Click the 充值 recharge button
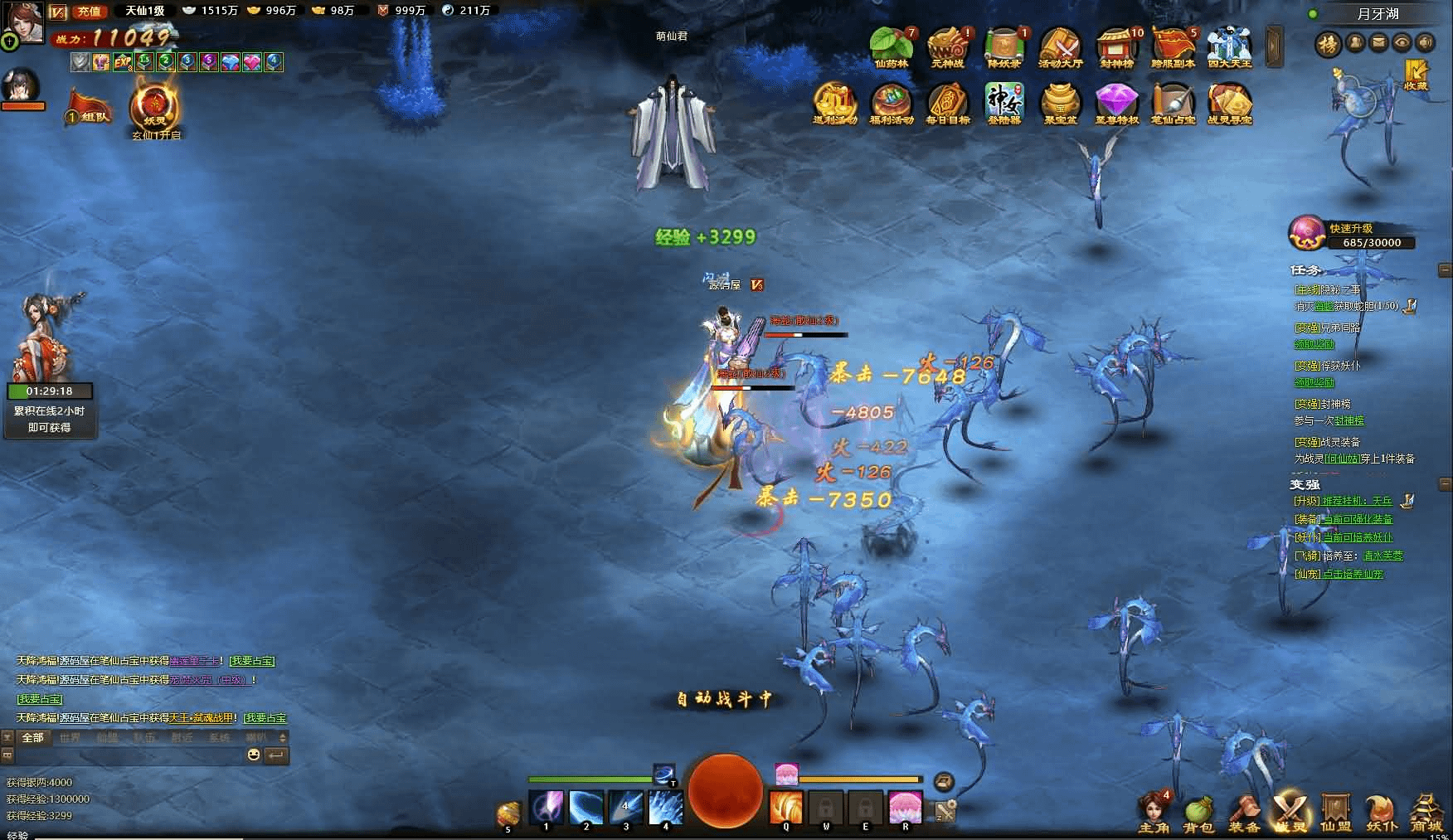The image size is (1453, 840). pos(88,11)
